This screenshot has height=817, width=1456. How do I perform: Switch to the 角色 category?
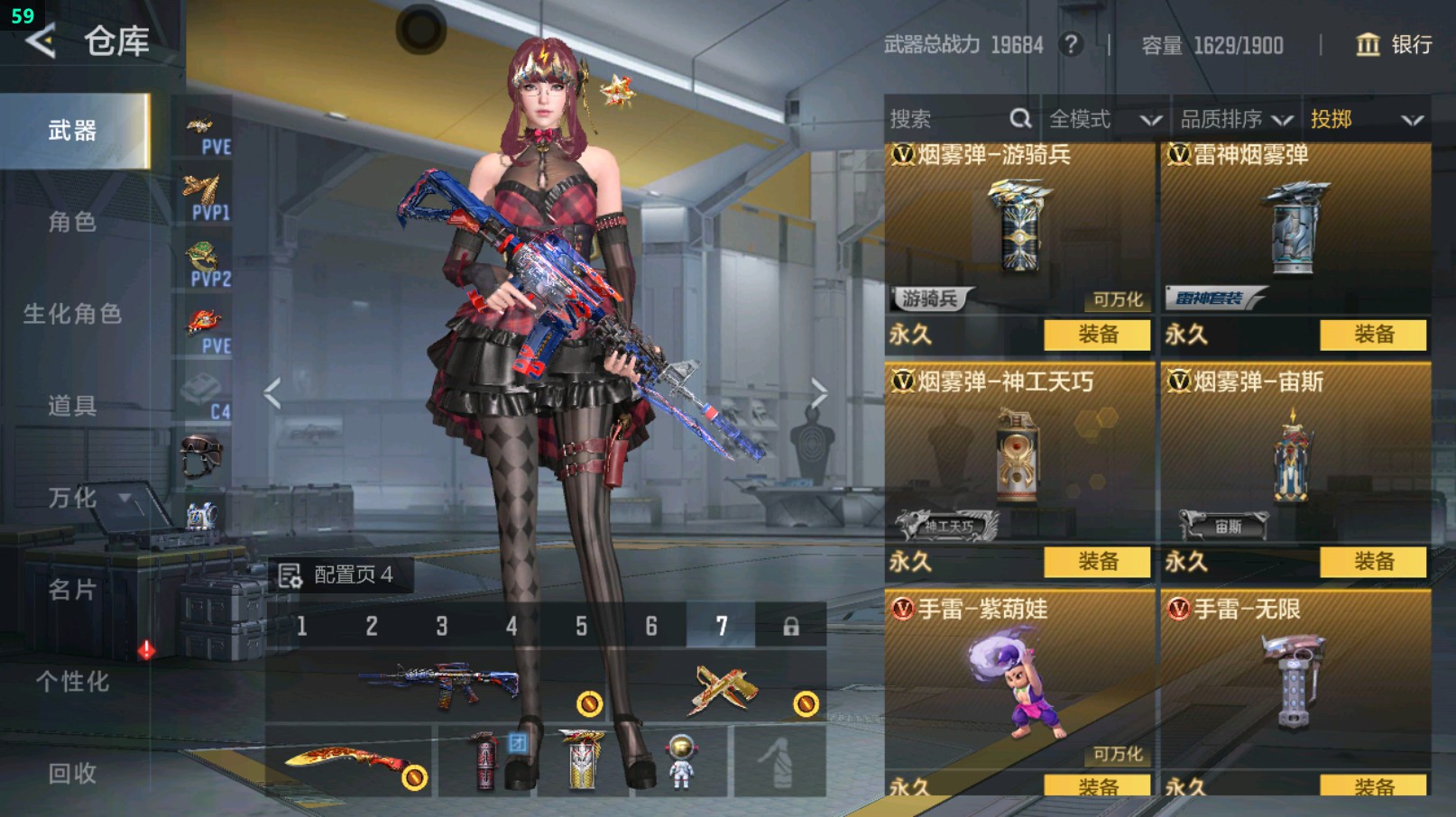72,222
